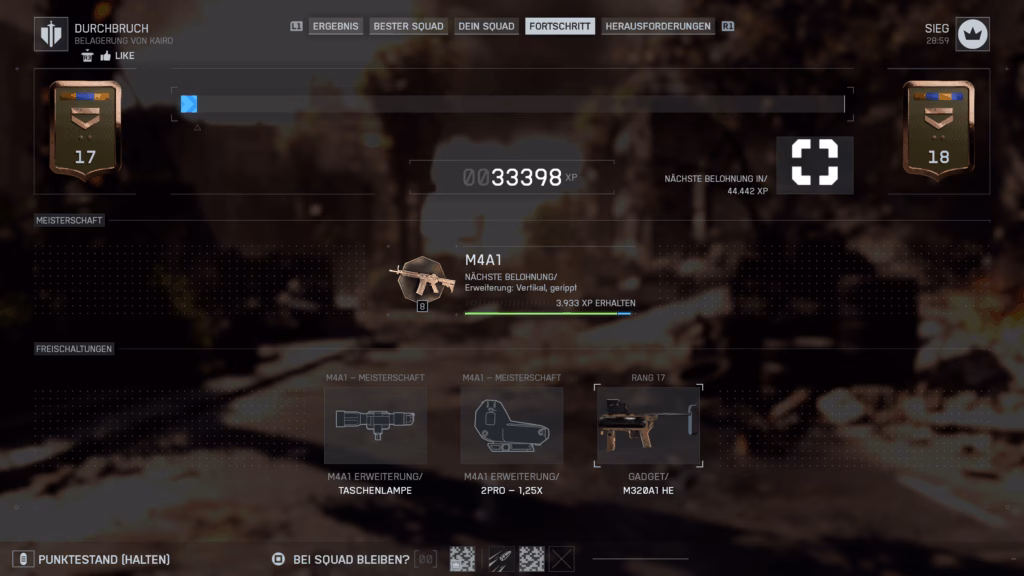Click the next reward crosshair icon
The image size is (1024, 576).
(x=814, y=163)
